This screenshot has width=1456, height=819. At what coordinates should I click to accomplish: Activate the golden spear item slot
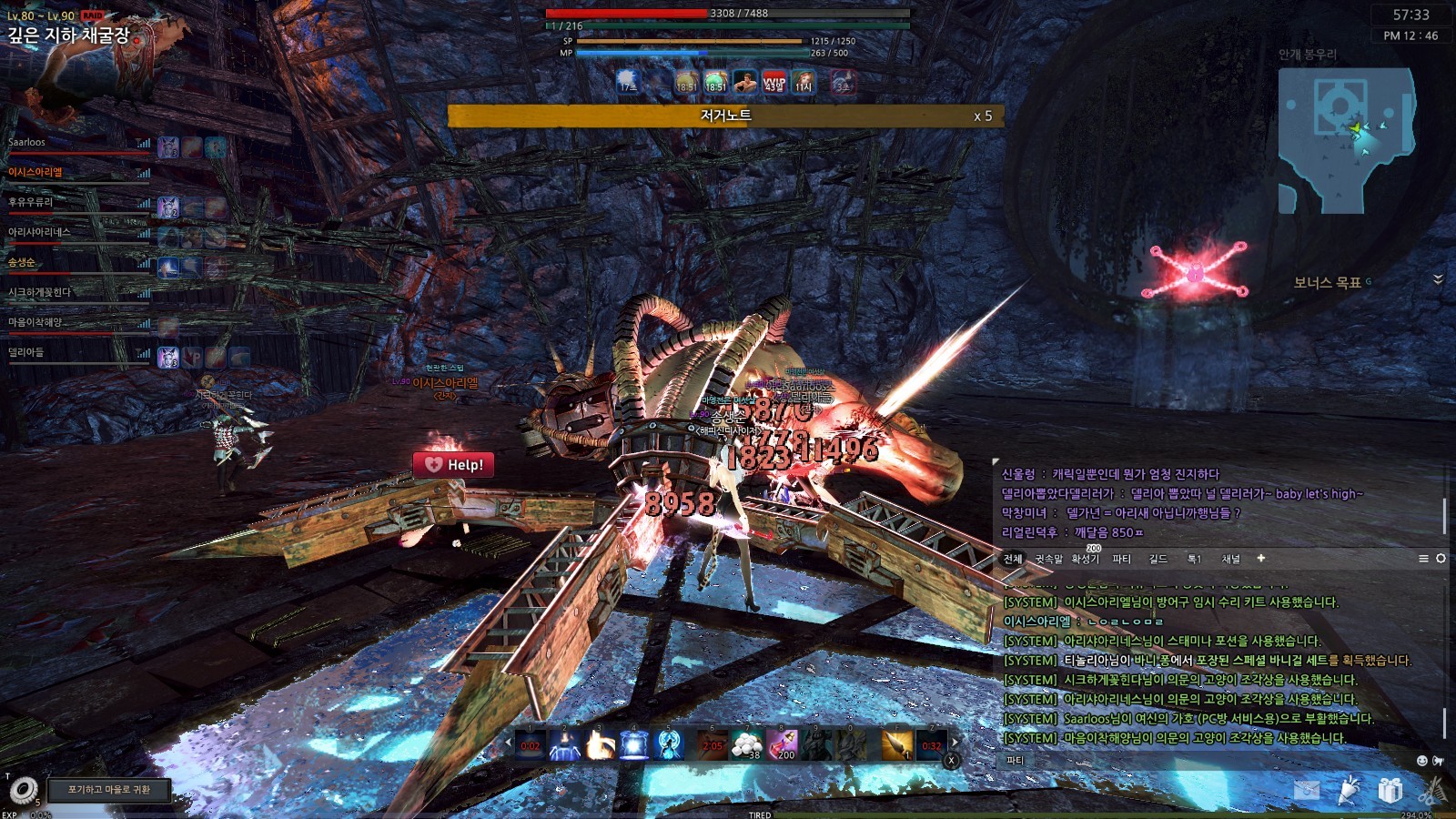pyautogui.click(x=896, y=744)
